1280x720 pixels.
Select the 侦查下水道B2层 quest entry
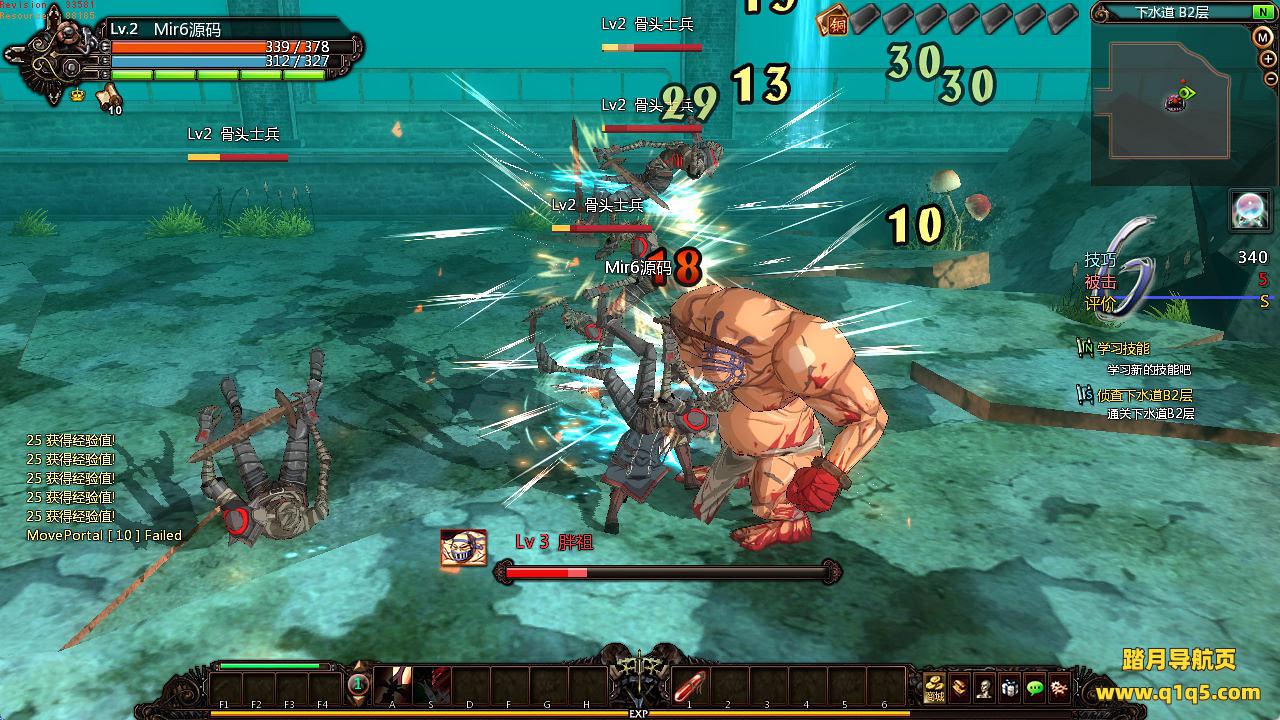(1144, 395)
